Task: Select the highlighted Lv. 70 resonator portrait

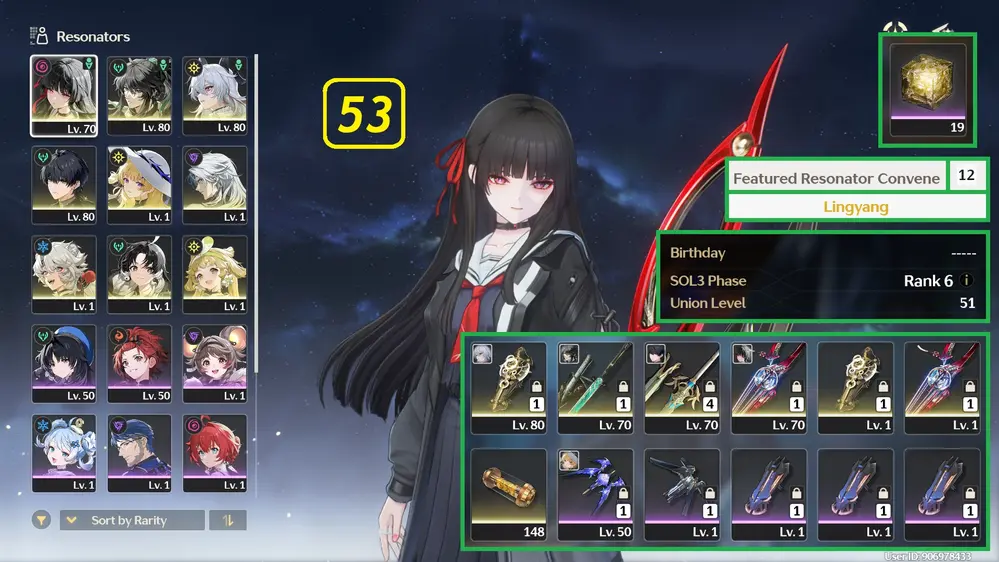Action: point(64,95)
